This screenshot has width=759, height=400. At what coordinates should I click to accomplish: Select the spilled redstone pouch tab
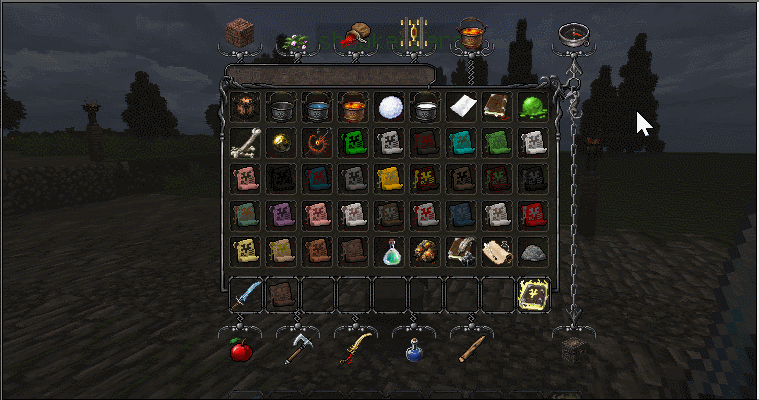click(355, 35)
